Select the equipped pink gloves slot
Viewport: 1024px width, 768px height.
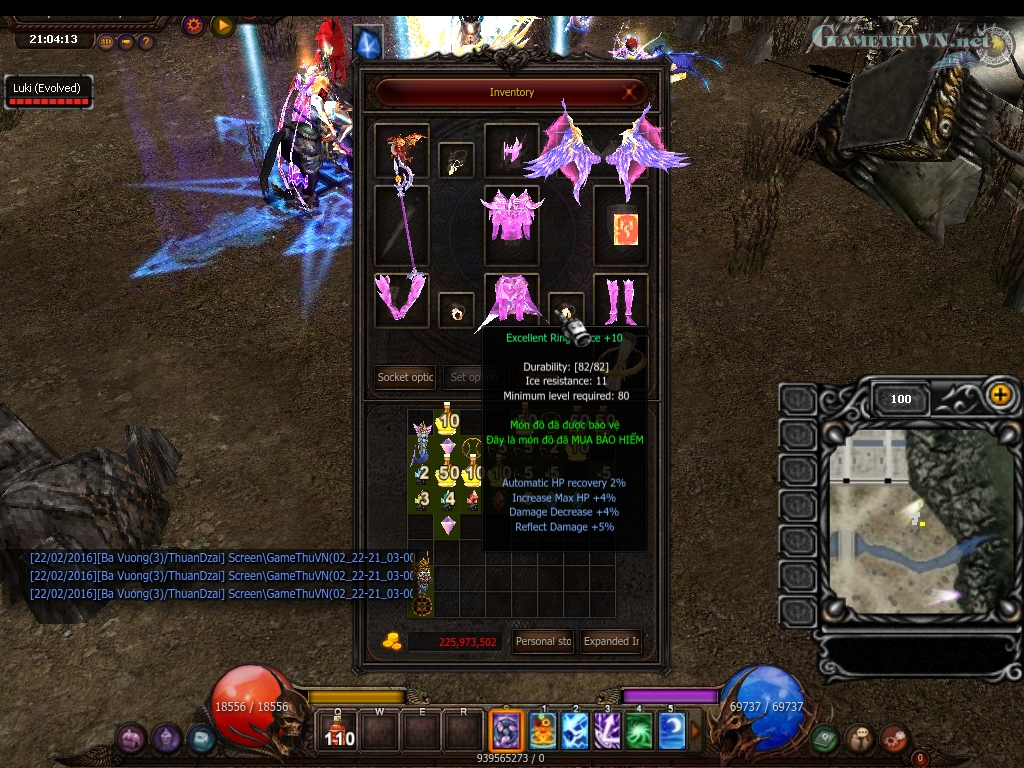point(401,299)
